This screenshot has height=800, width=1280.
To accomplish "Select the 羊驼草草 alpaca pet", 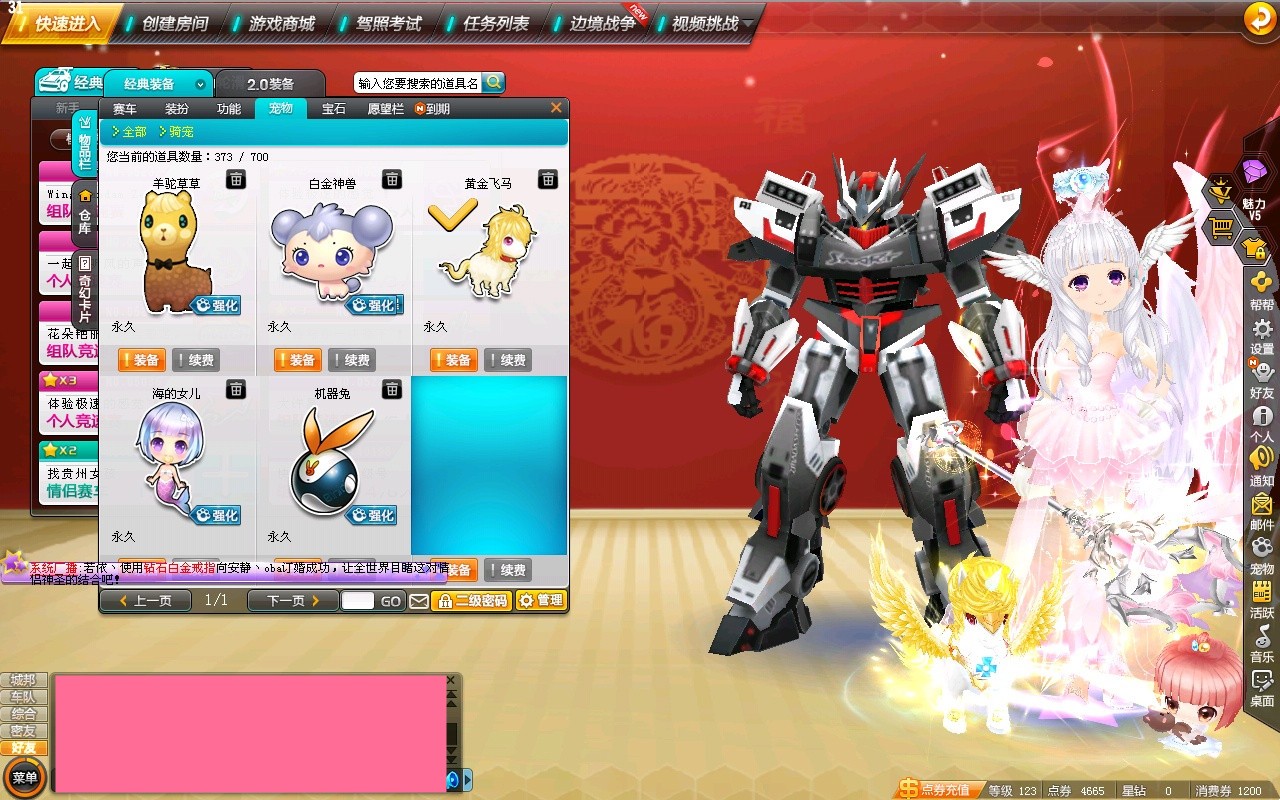I will 176,250.
